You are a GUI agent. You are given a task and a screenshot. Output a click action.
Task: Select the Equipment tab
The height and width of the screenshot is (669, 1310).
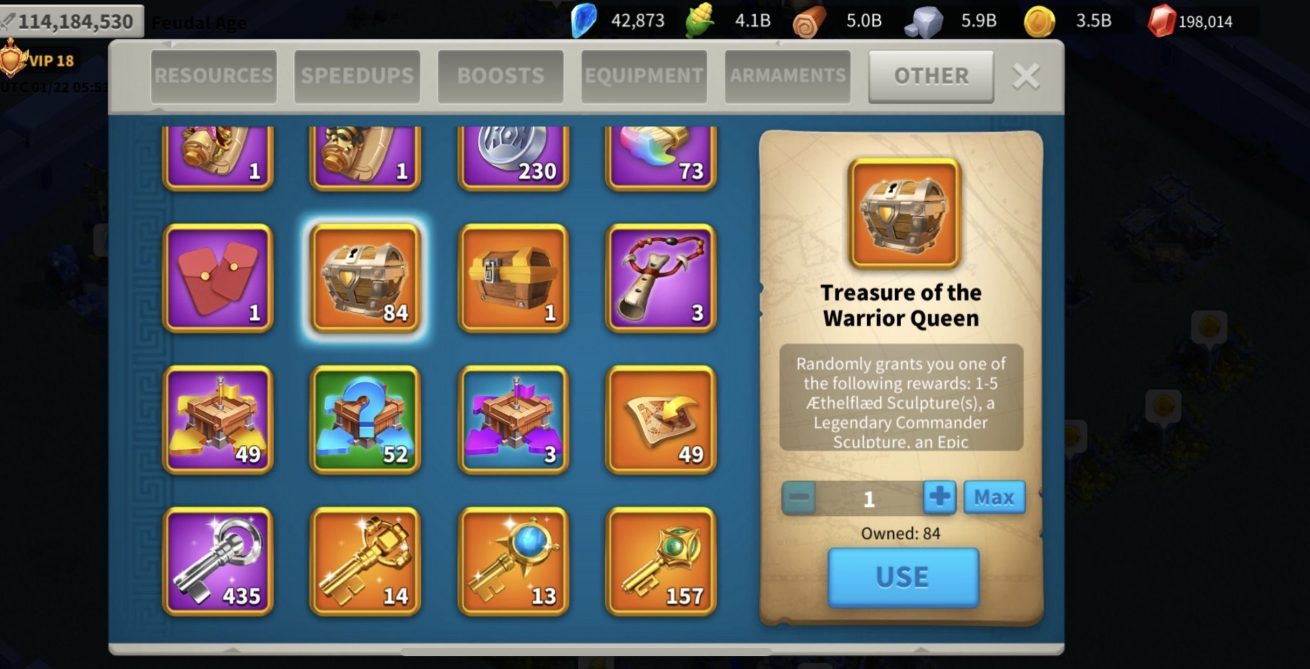point(644,76)
